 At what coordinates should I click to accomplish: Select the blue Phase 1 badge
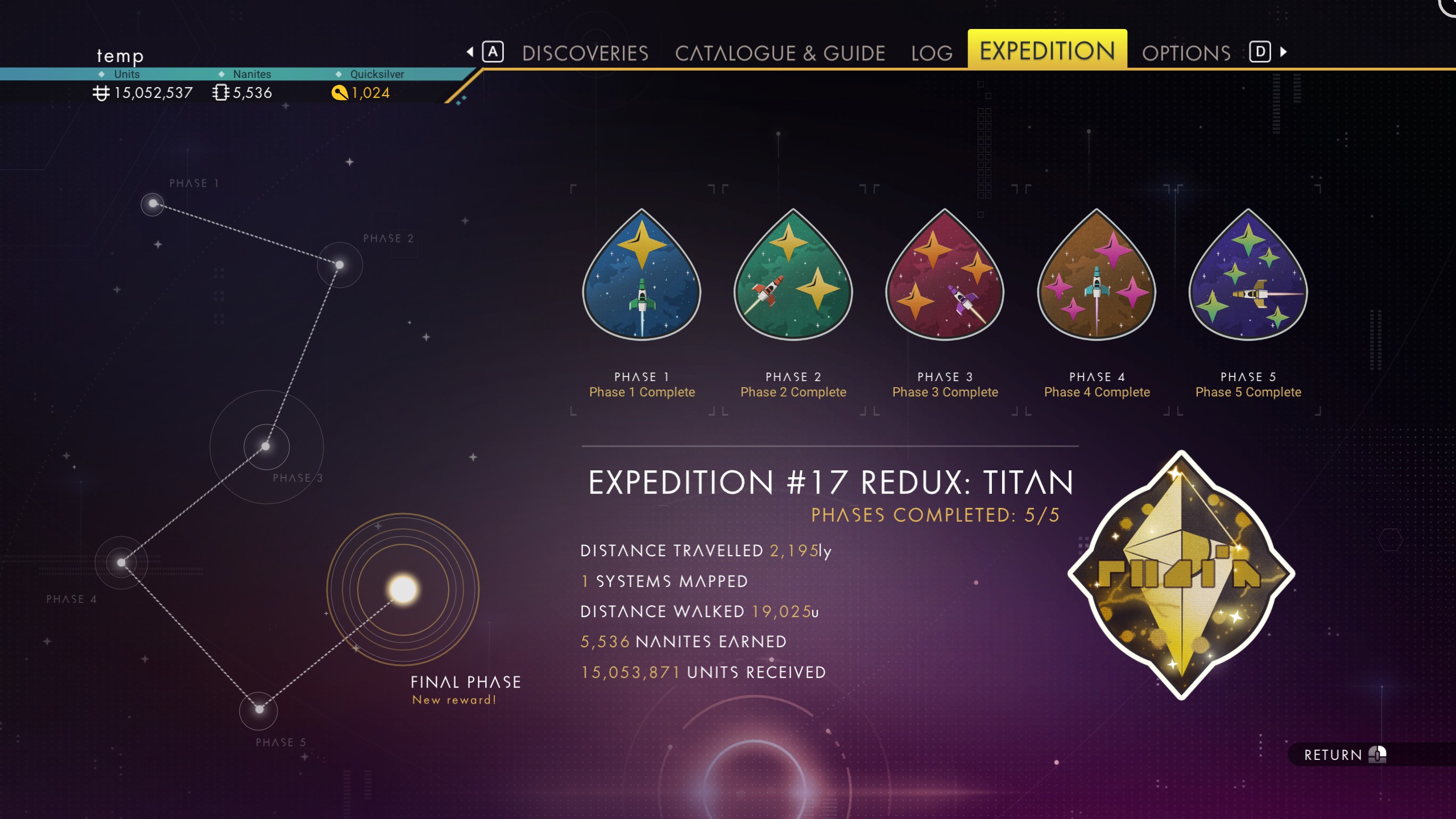[642, 276]
